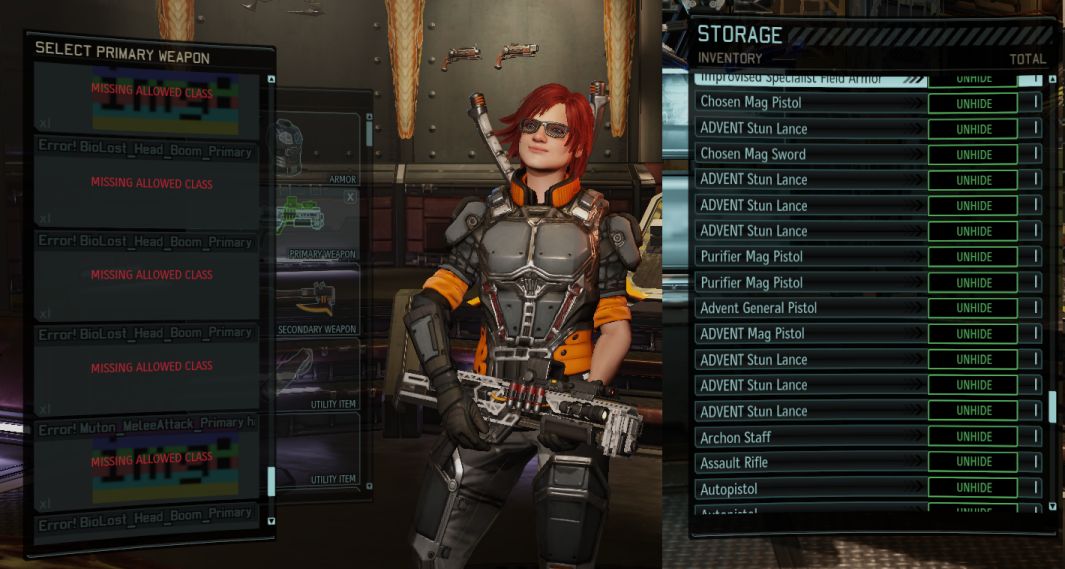Screen dimensions: 1065x569
Task: Unhide the Chosen Mag Pistol
Action: click(x=973, y=103)
